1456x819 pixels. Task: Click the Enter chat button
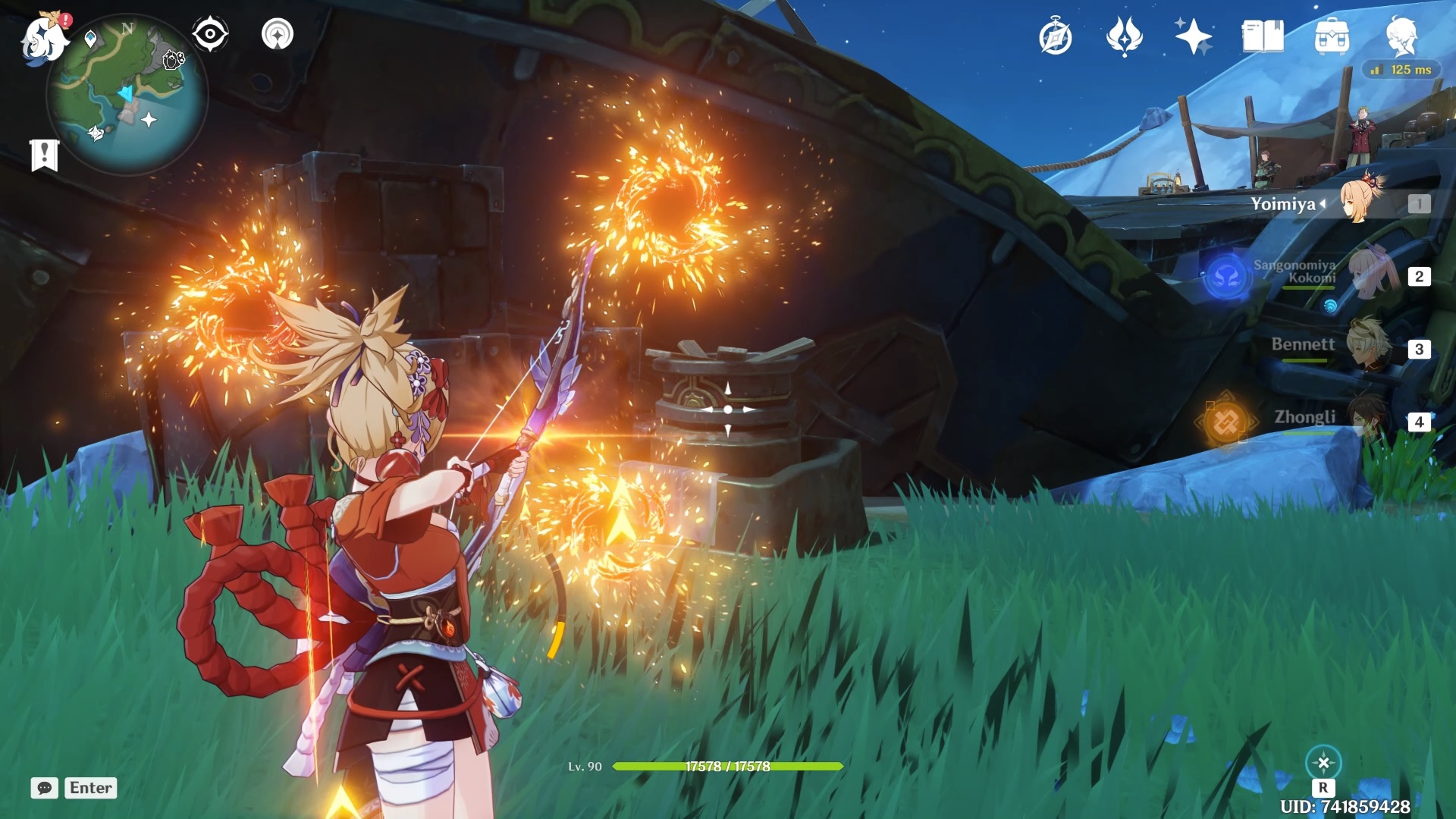(x=90, y=788)
